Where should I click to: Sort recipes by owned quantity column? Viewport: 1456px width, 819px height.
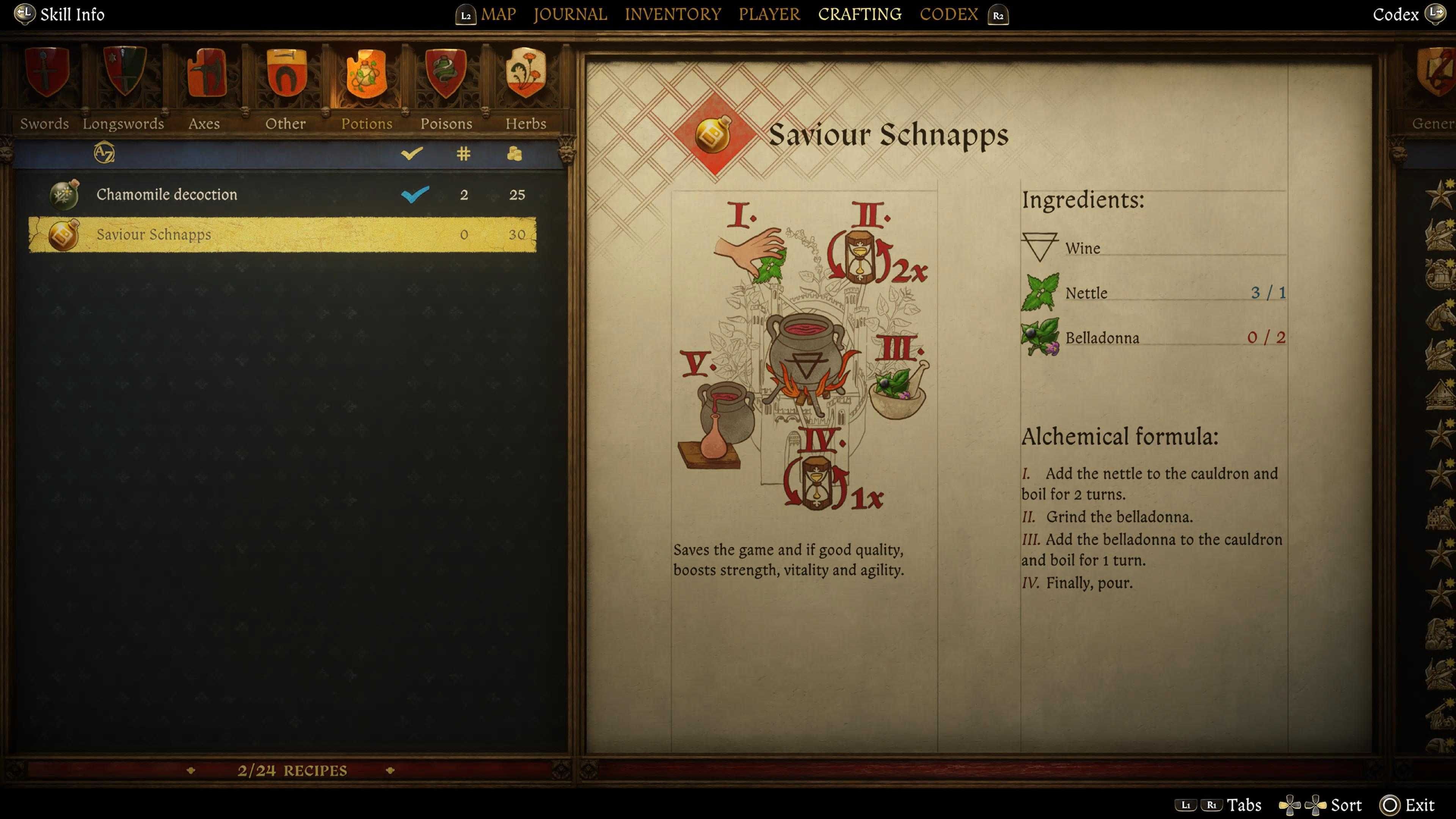[463, 153]
